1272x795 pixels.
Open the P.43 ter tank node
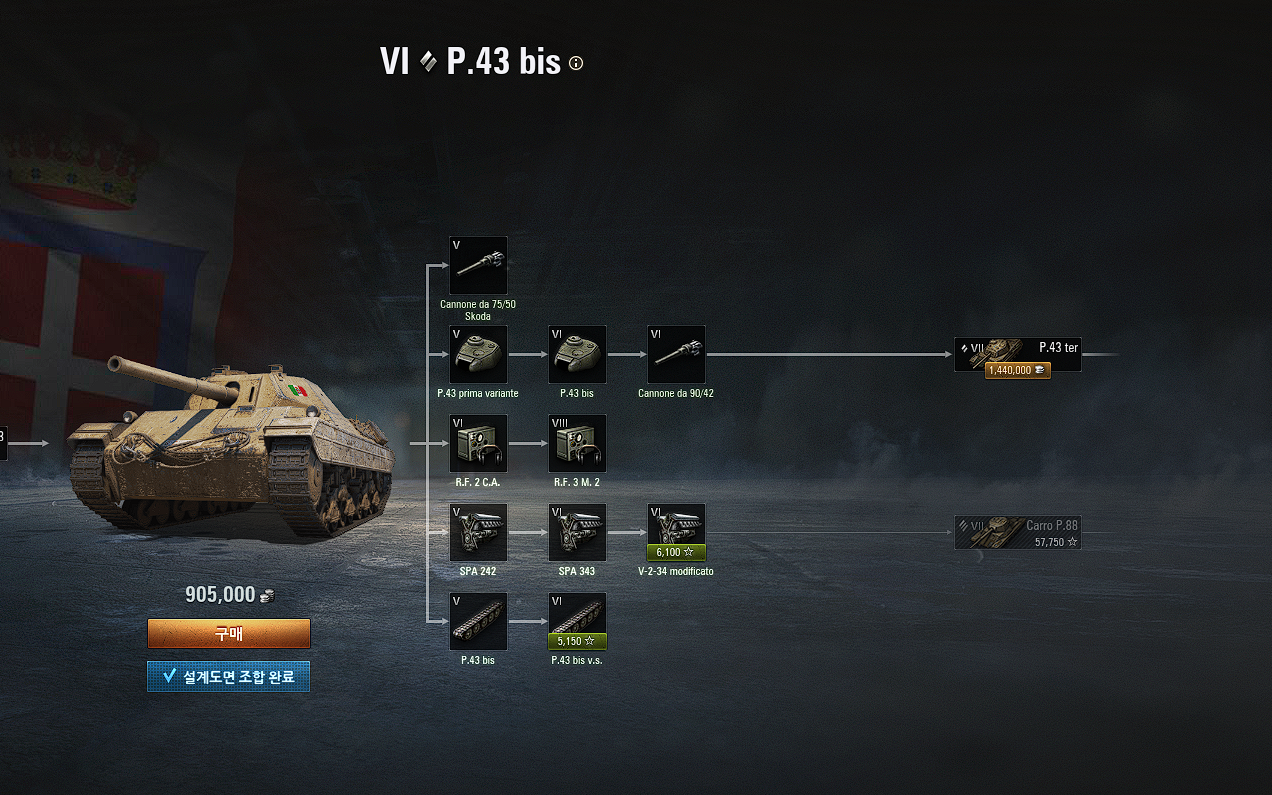(1017, 355)
